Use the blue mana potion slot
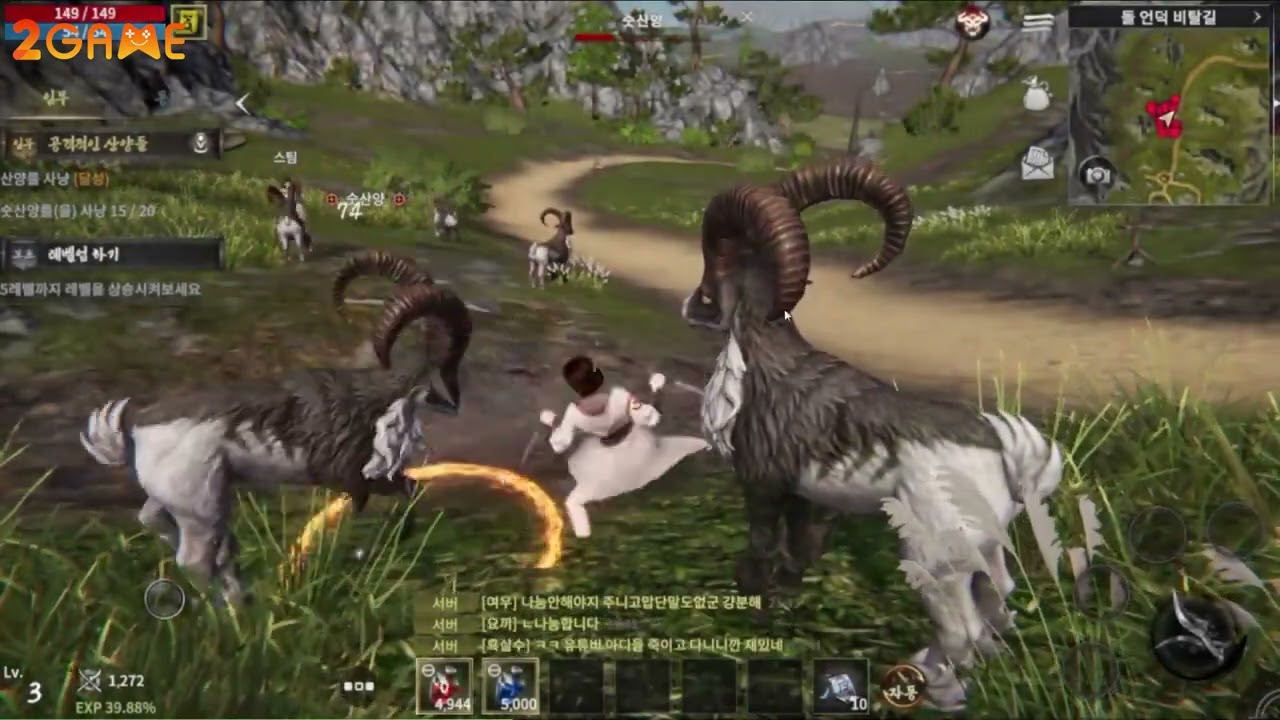The width and height of the screenshot is (1280, 720). 511,686
